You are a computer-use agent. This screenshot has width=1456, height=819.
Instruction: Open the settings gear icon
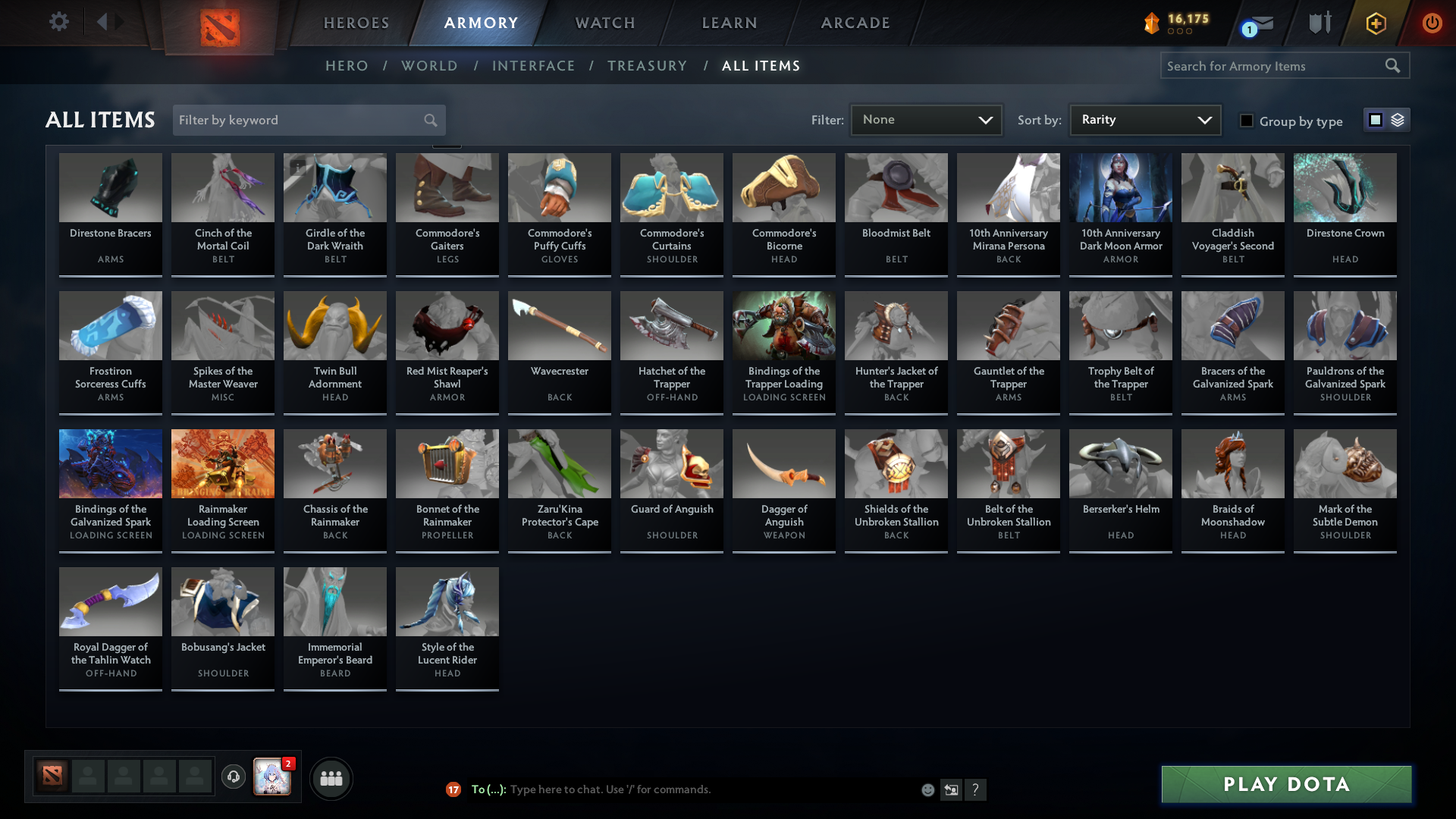[x=59, y=22]
